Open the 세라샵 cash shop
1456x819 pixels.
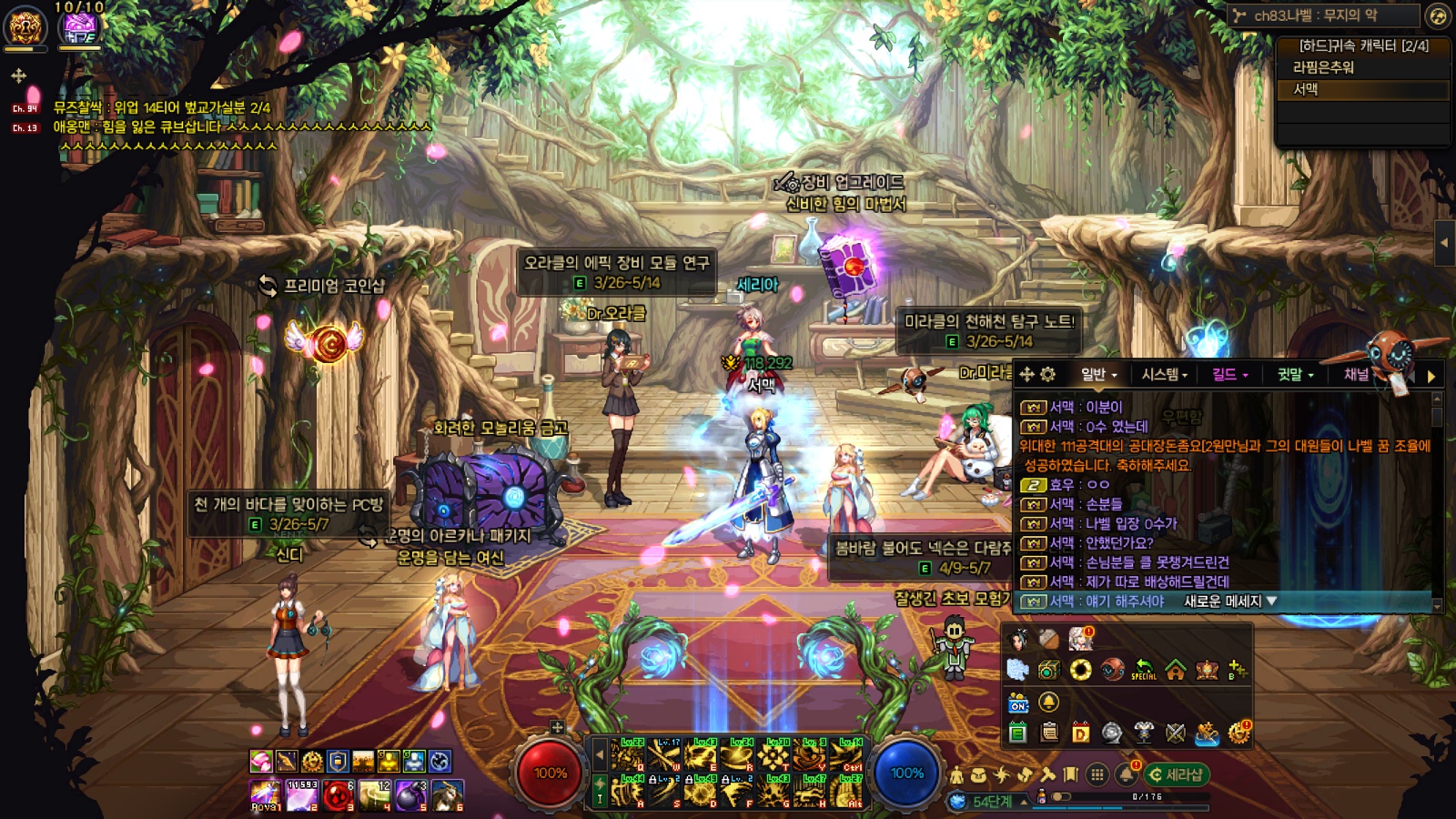(x=1177, y=775)
